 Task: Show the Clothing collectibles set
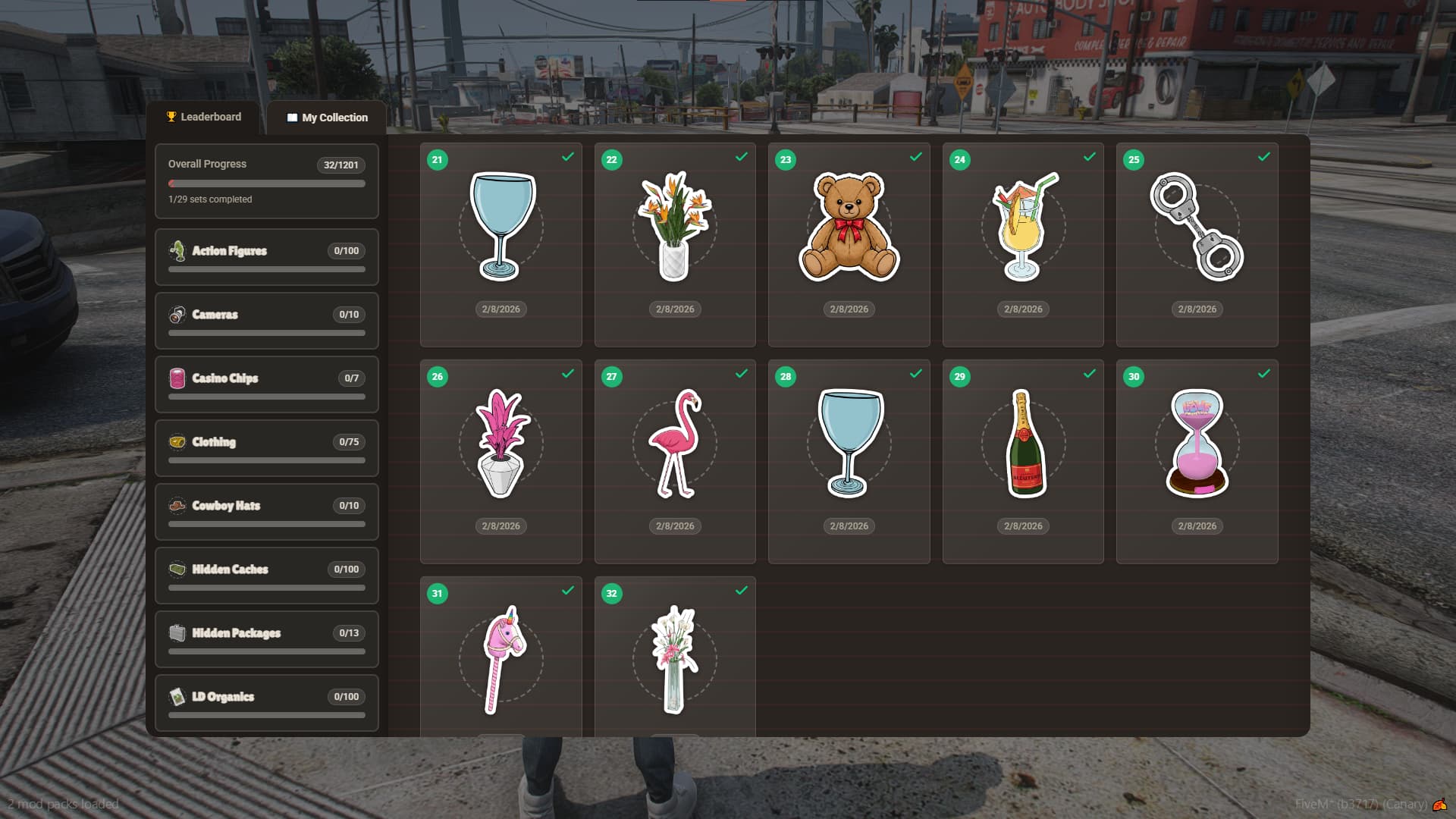click(266, 448)
